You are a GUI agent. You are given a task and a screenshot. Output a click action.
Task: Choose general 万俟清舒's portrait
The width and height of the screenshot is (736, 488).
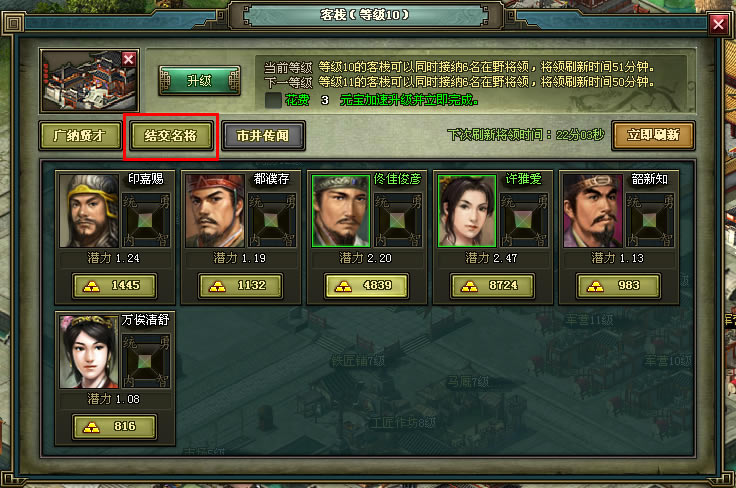[x=89, y=351]
